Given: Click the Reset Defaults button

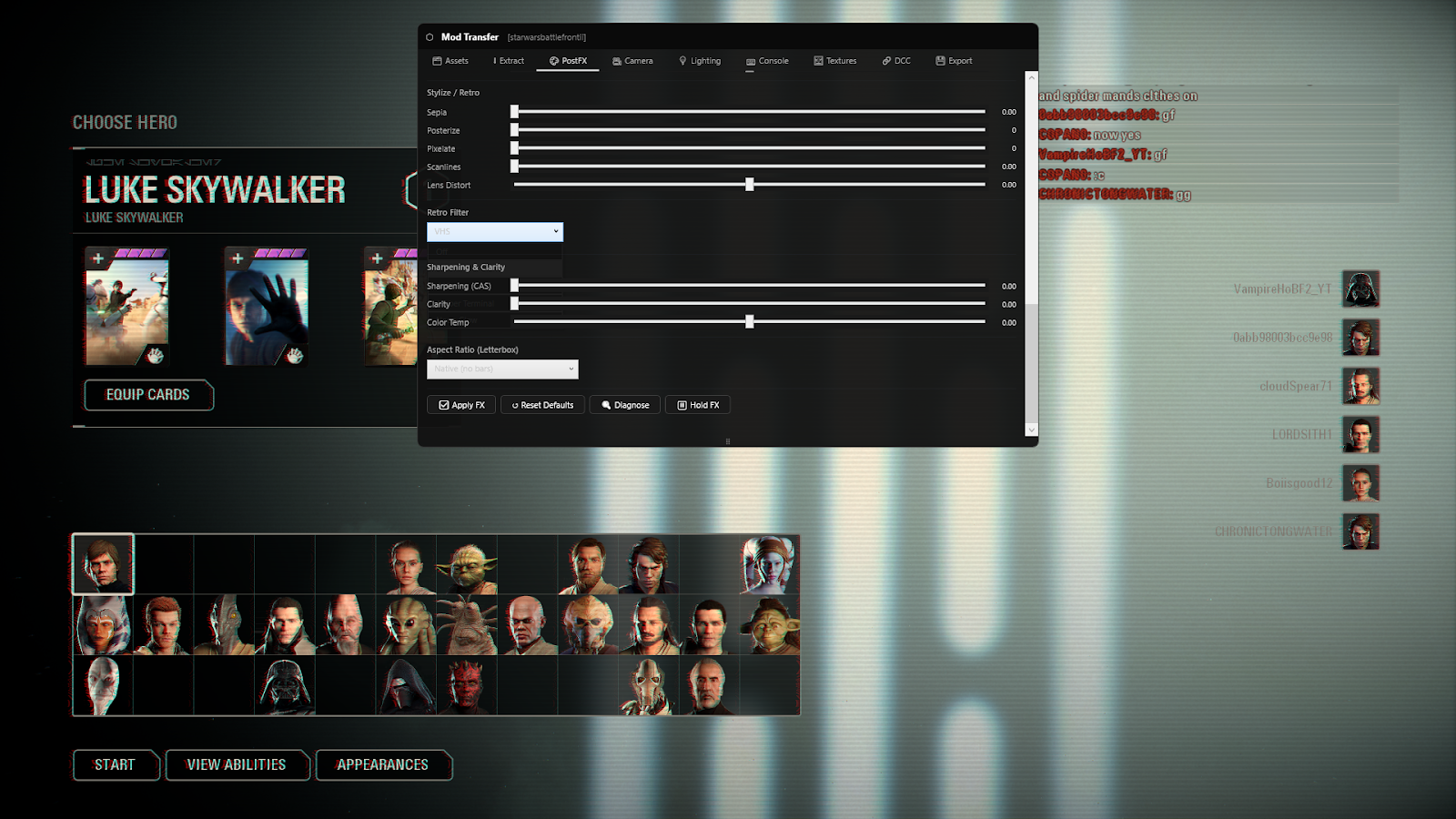Looking at the screenshot, I should tap(542, 404).
